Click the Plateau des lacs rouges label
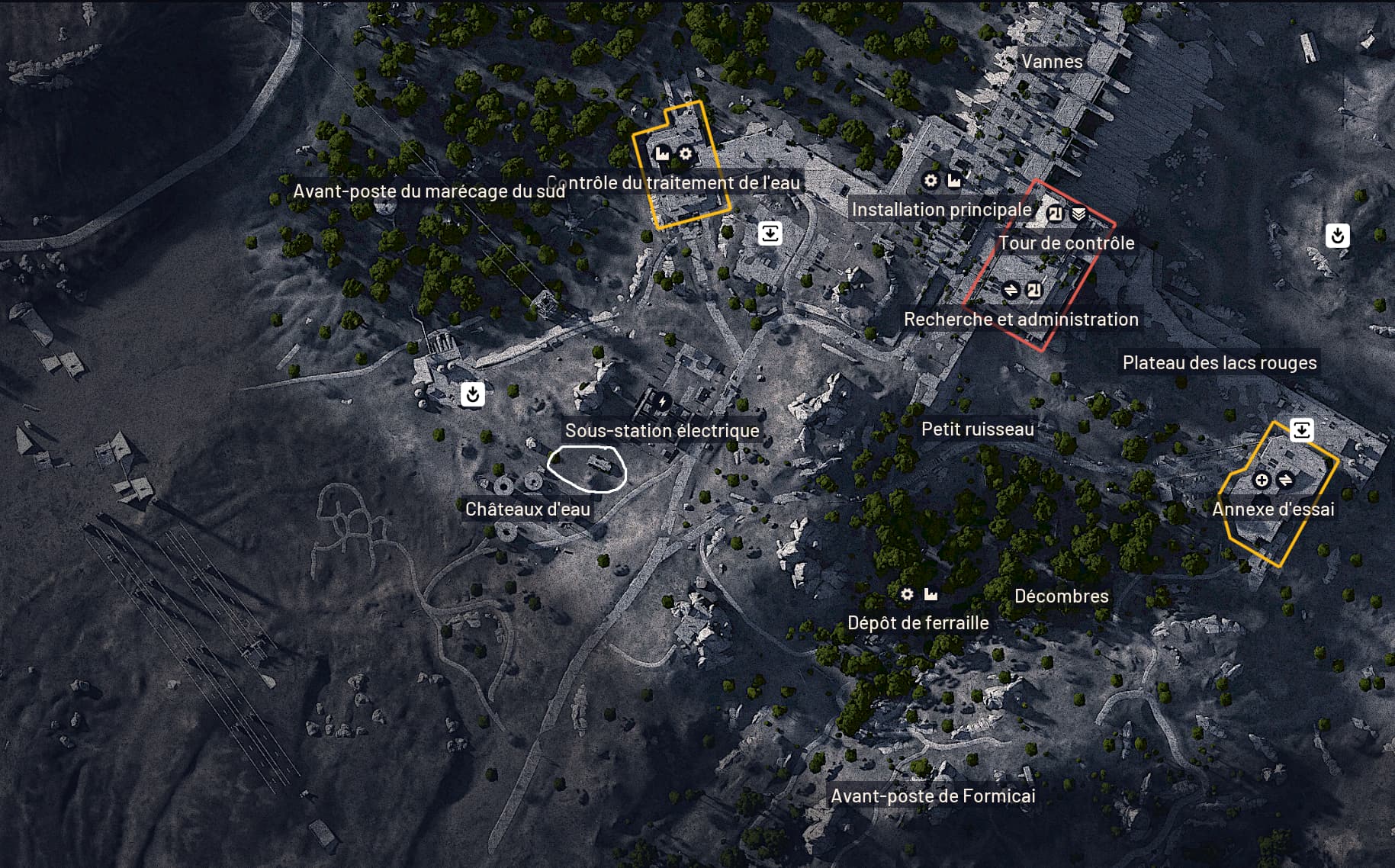The image size is (1395, 868). (x=1219, y=363)
